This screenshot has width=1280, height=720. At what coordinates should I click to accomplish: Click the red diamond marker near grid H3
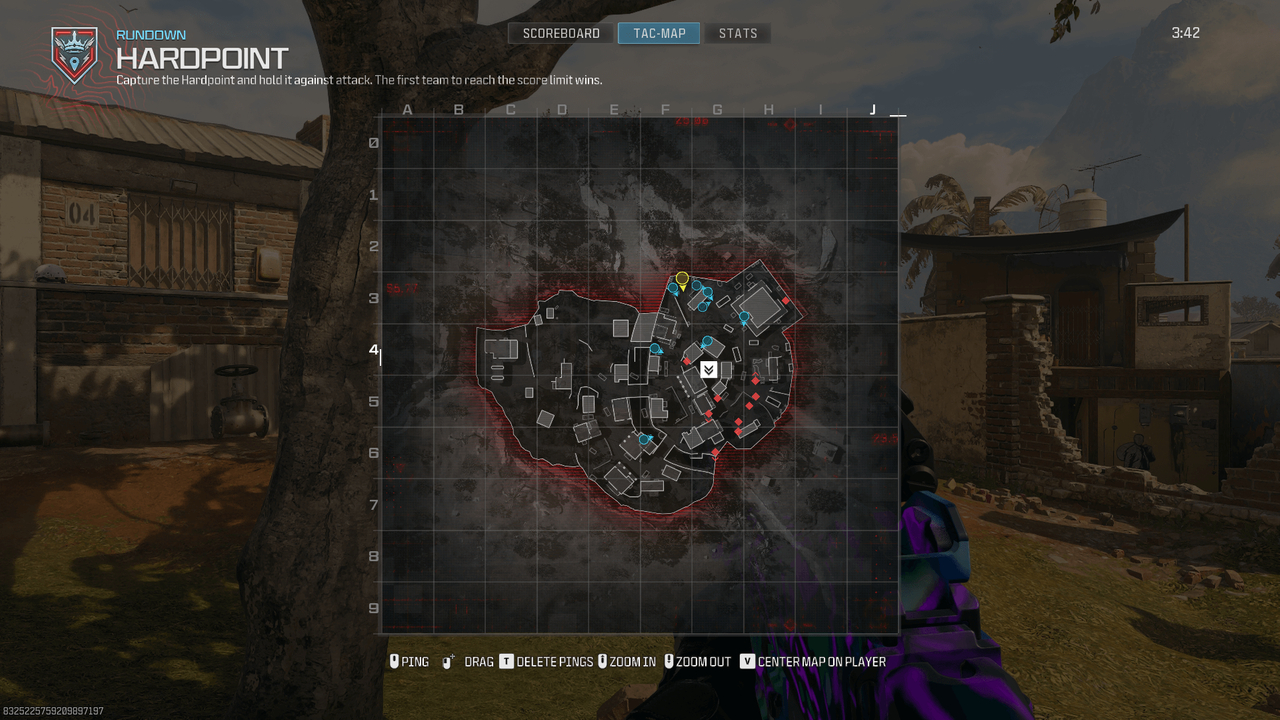pyautogui.click(x=785, y=299)
